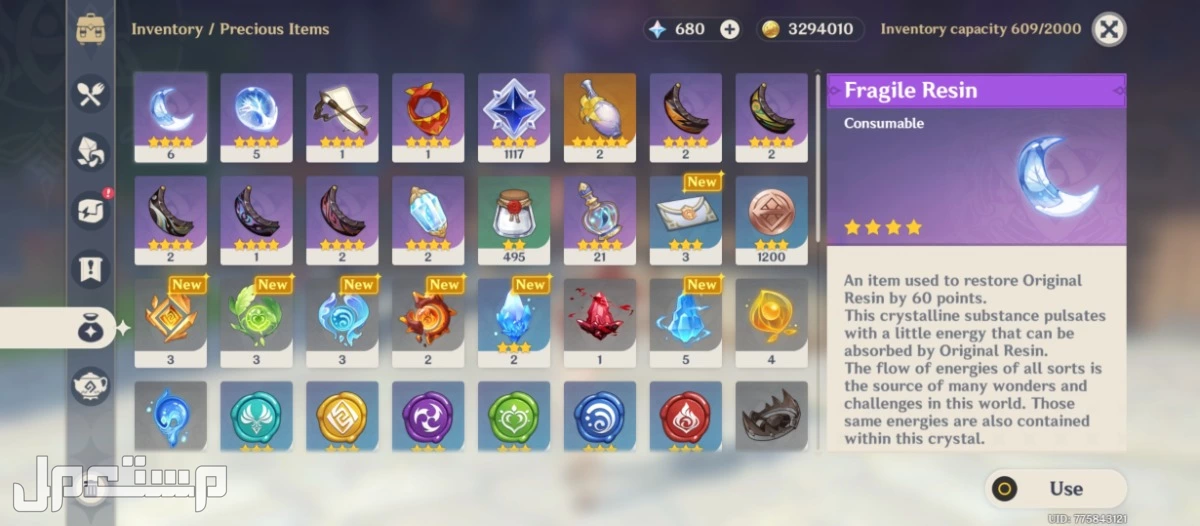Image resolution: width=1200 pixels, height=526 pixels.
Task: Select the bronze coin item with 1200
Action: tap(772, 219)
